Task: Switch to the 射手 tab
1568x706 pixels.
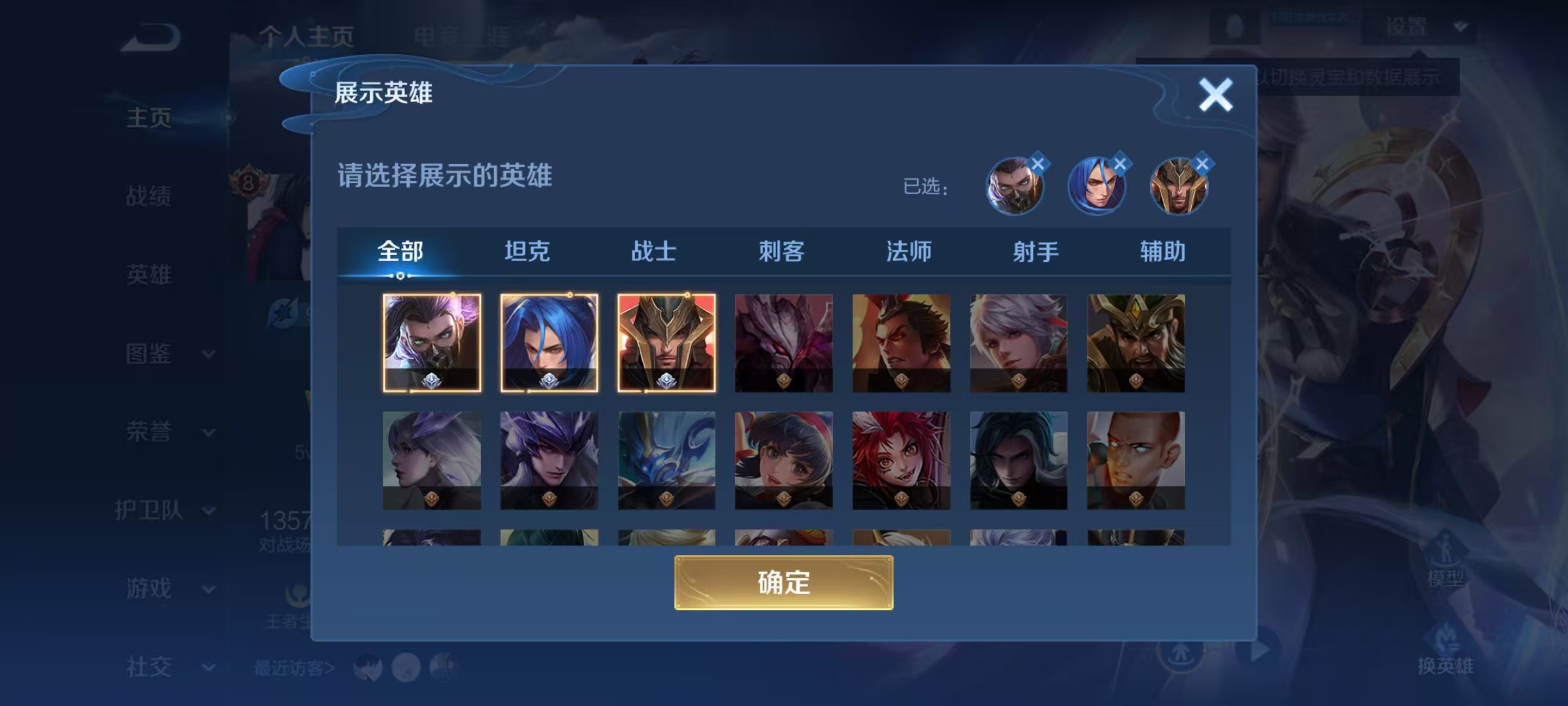Action: pos(1036,250)
